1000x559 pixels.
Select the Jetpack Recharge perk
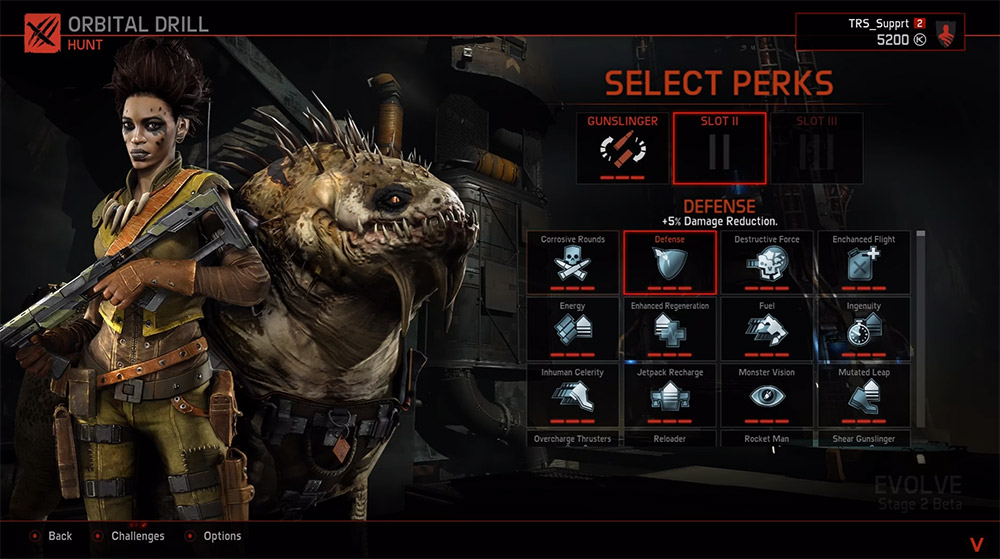pyautogui.click(x=670, y=396)
